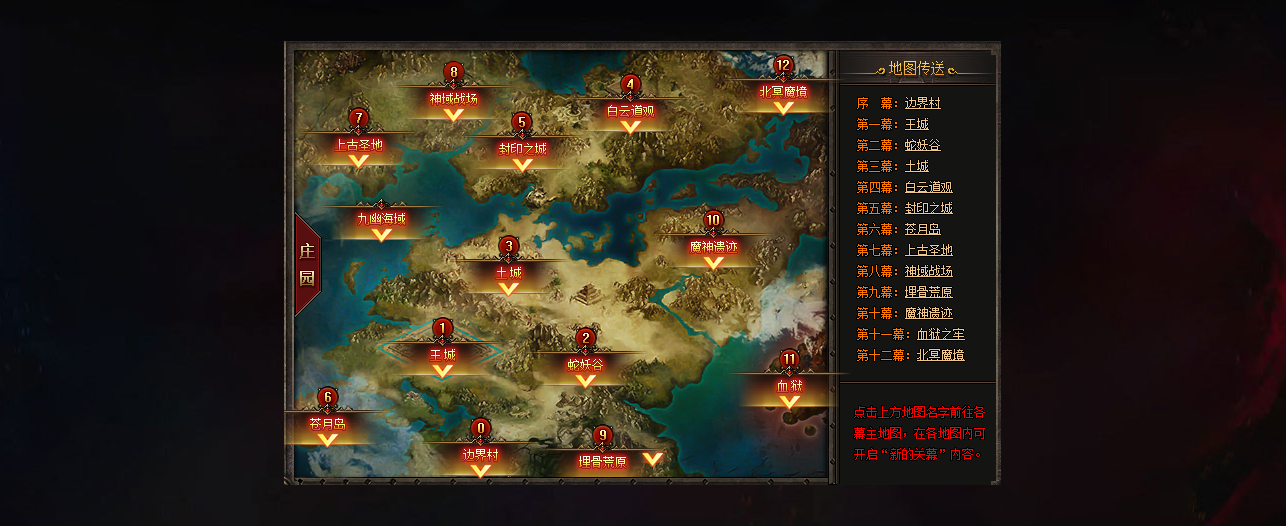Screen dimensions: 1286x526
Task: Open the 序幕 边界村 teleport list link
Action: point(922,103)
